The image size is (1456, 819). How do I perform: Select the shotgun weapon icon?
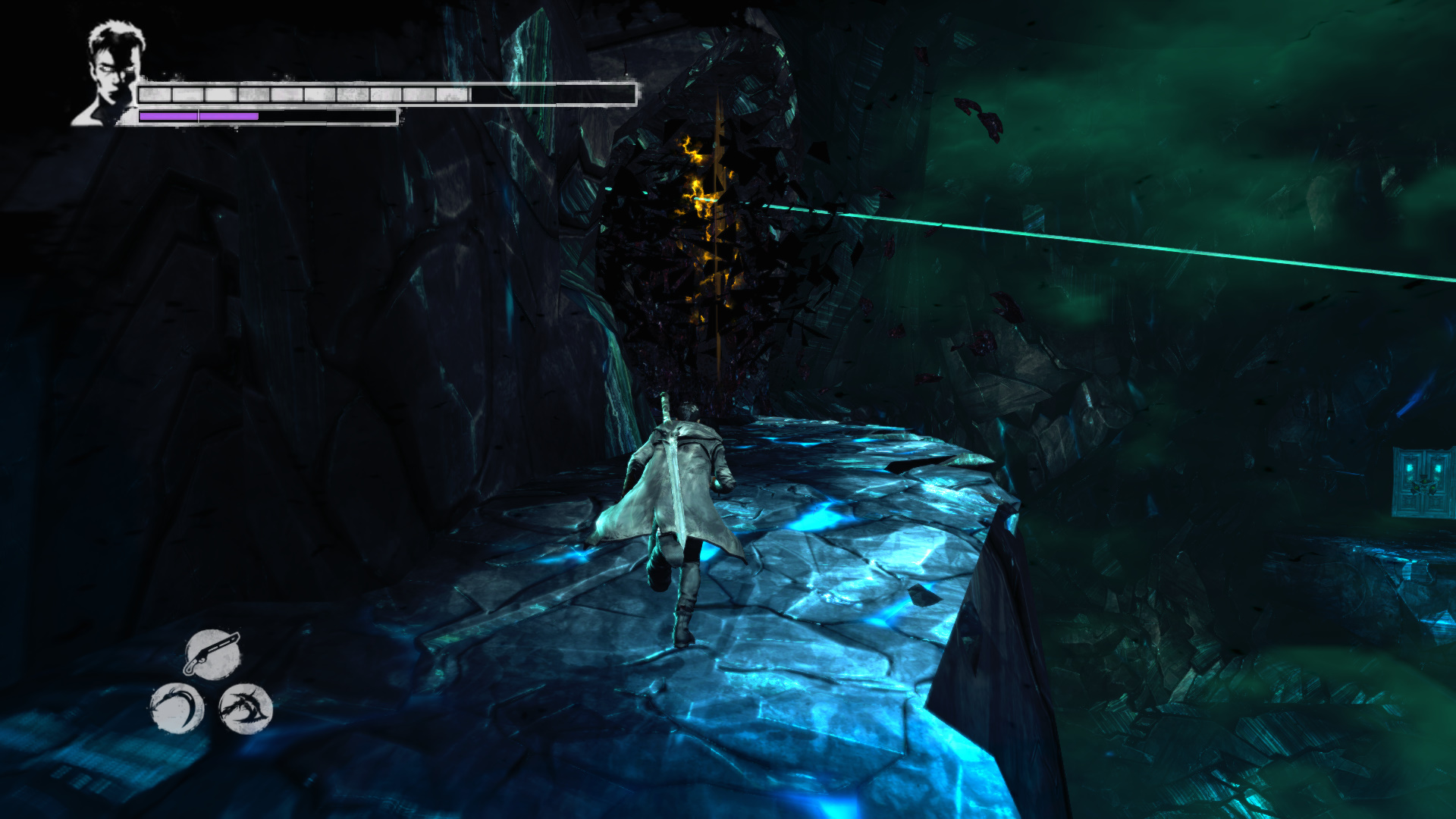click(x=212, y=654)
